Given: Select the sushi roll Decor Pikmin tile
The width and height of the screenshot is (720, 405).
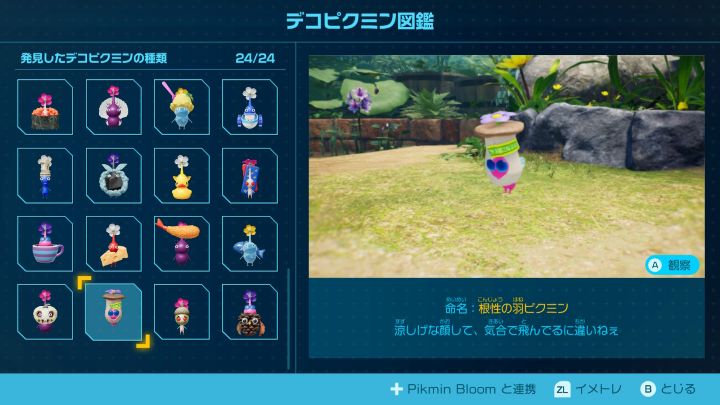Looking at the screenshot, I should click(45, 108).
